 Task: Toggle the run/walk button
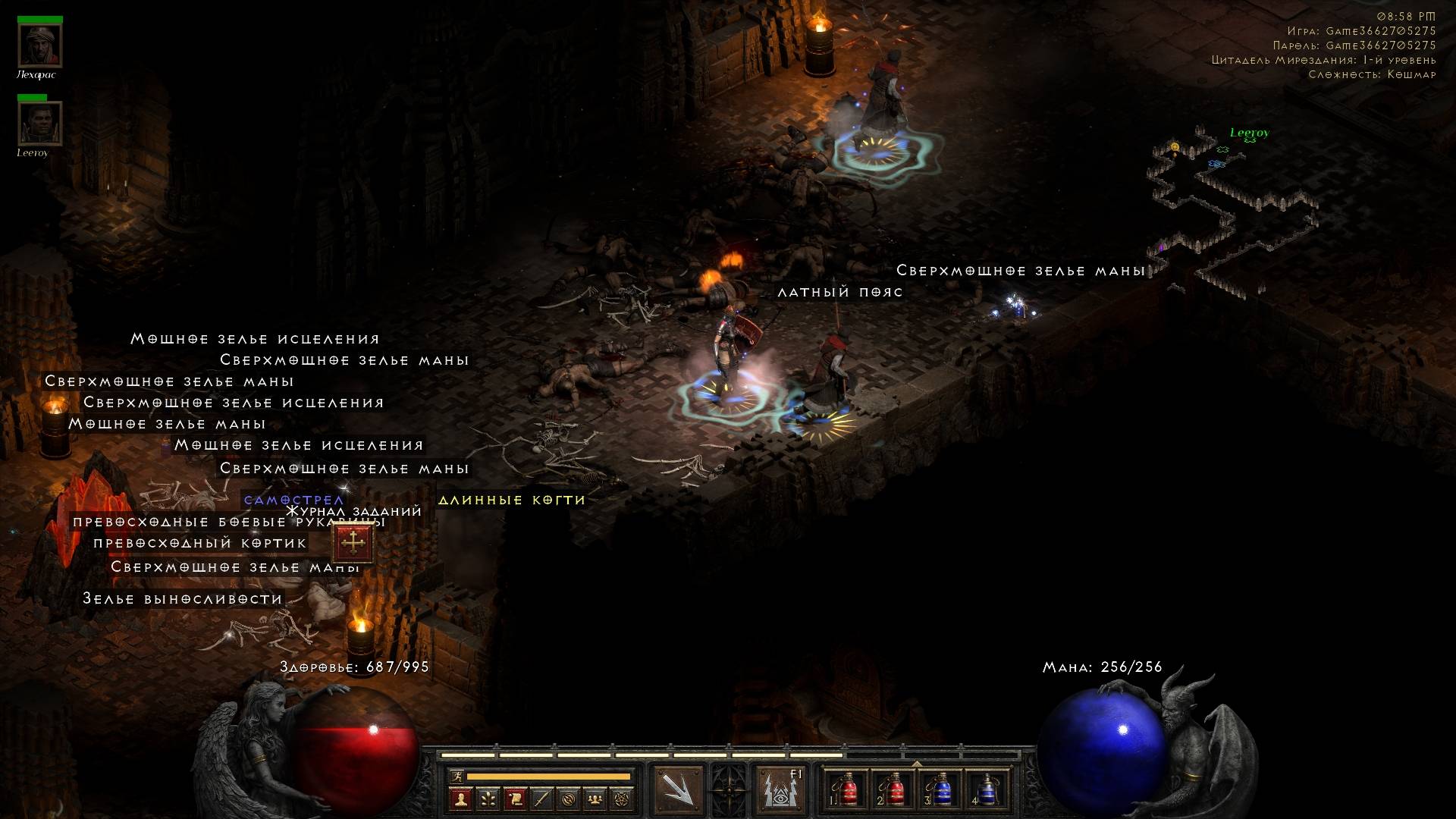pyautogui.click(x=457, y=777)
